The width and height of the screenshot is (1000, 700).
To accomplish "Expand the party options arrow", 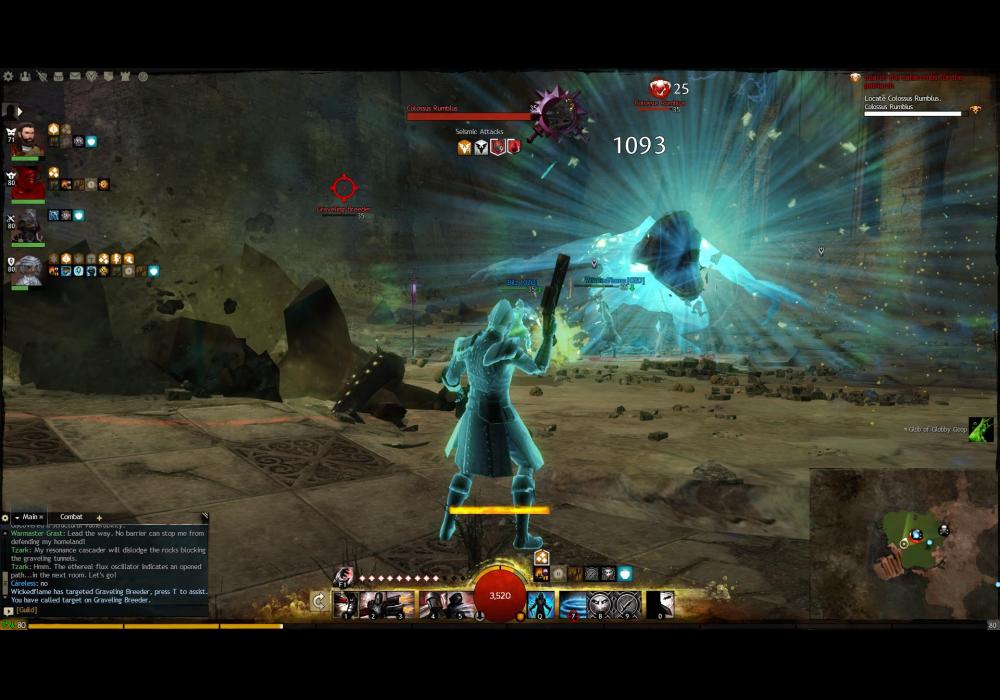I will coord(19,112).
